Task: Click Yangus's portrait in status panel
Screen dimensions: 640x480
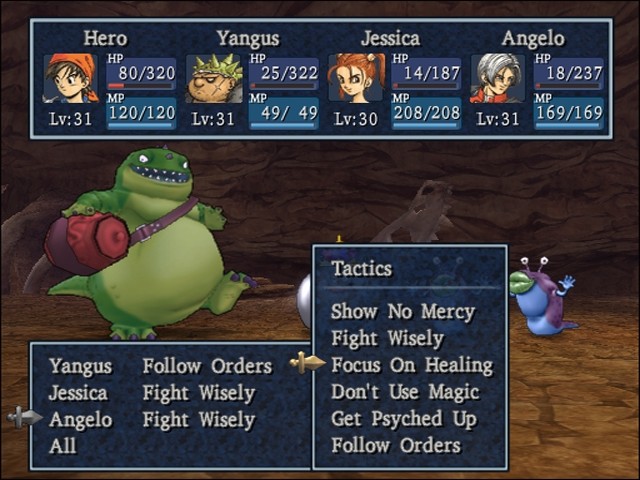Action: pyautogui.click(x=214, y=78)
